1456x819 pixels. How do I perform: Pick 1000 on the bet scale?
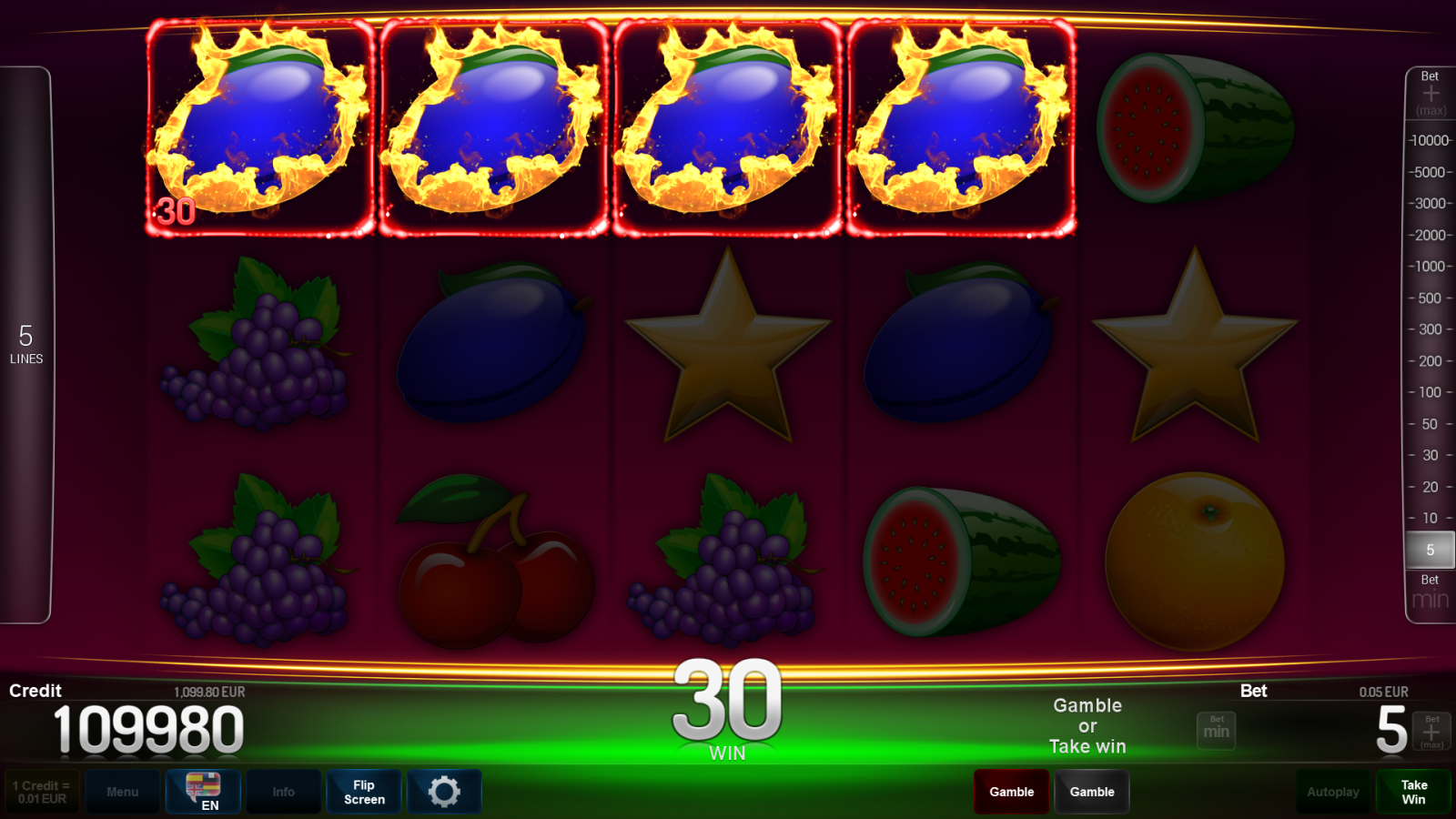[1430, 267]
